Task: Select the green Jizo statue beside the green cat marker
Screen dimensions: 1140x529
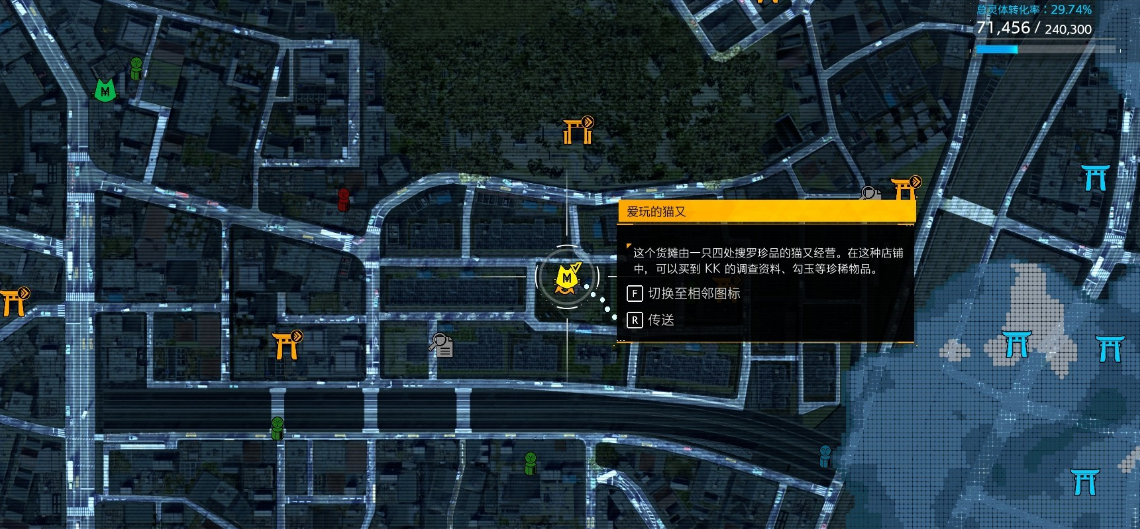Action: tap(136, 68)
